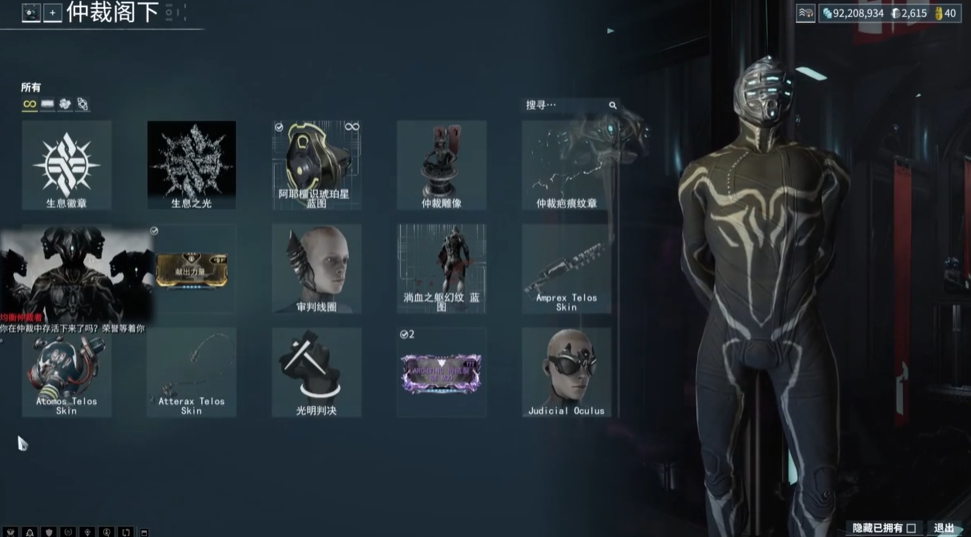Viewport: 971px width, 537px height.
Task: Open the 淌血之躯幻纹 blueprint tile
Action: pyautogui.click(x=441, y=269)
